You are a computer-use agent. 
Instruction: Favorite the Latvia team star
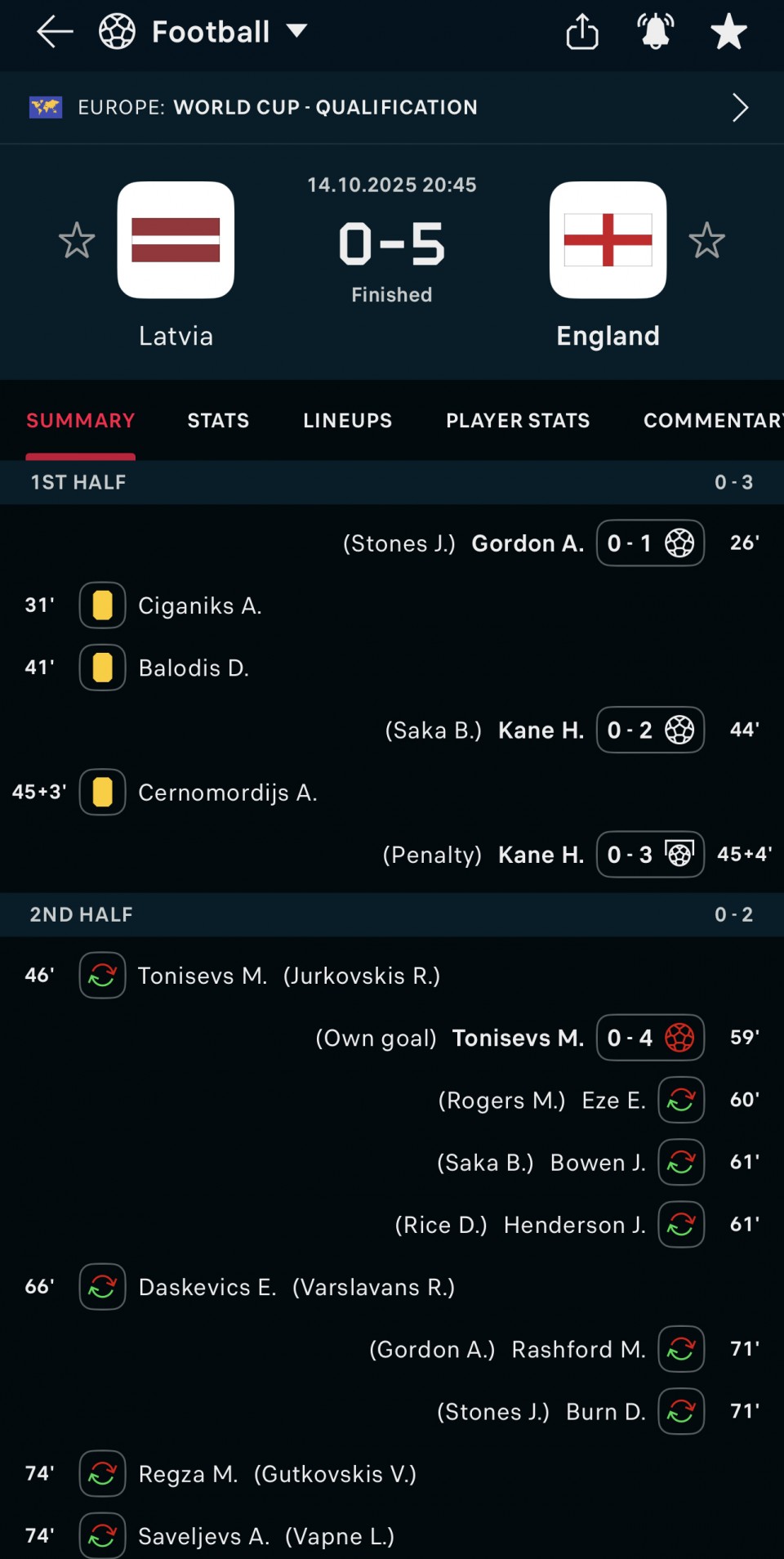click(77, 240)
